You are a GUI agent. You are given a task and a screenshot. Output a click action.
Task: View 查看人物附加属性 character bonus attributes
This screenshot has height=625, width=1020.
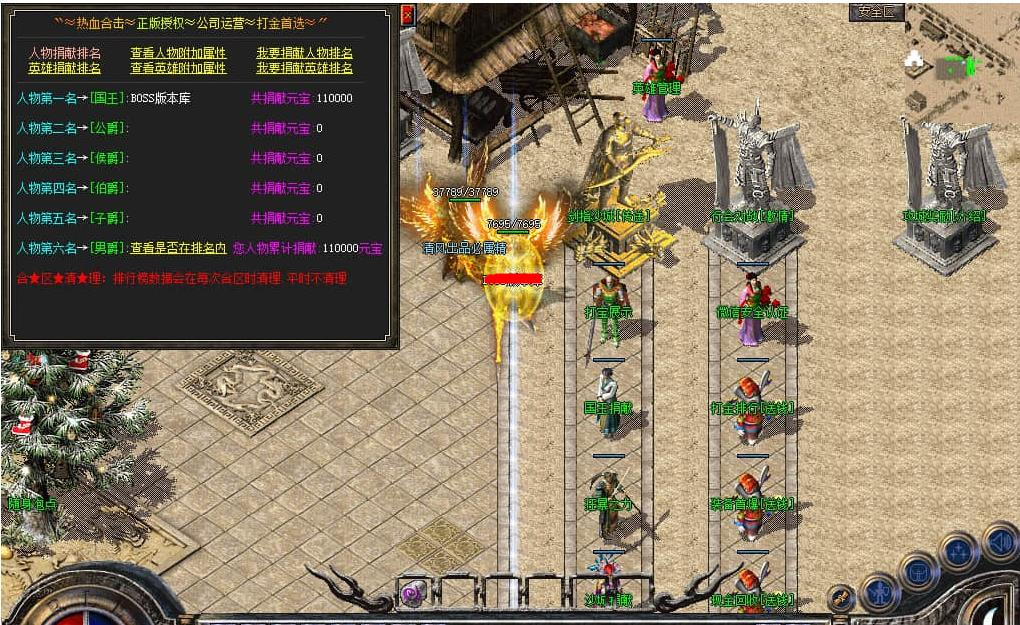coord(178,53)
